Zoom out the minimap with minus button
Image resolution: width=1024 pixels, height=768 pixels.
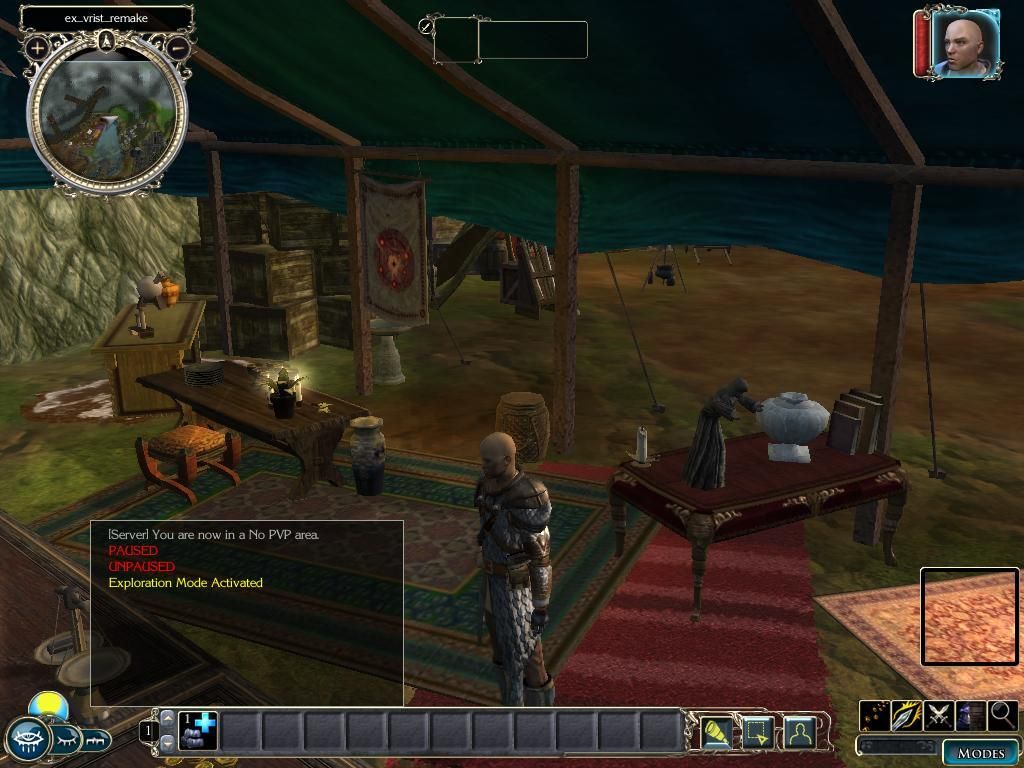click(x=178, y=47)
